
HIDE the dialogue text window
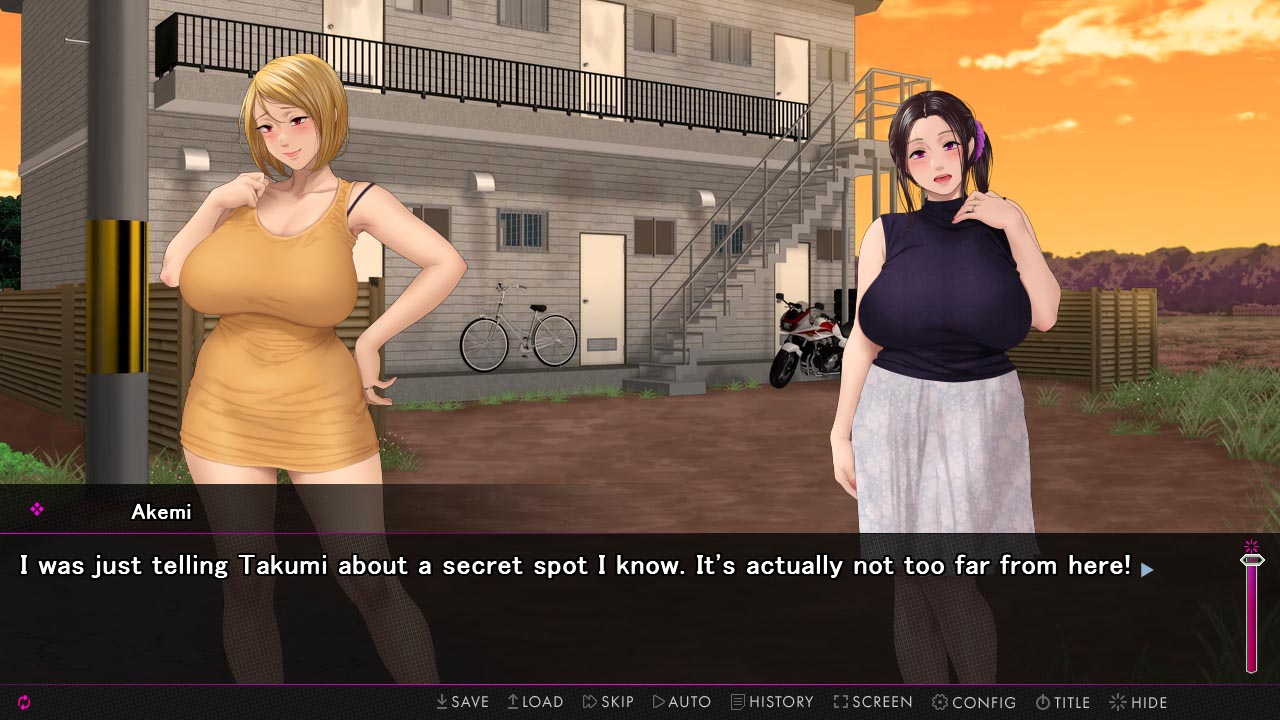tap(1138, 702)
